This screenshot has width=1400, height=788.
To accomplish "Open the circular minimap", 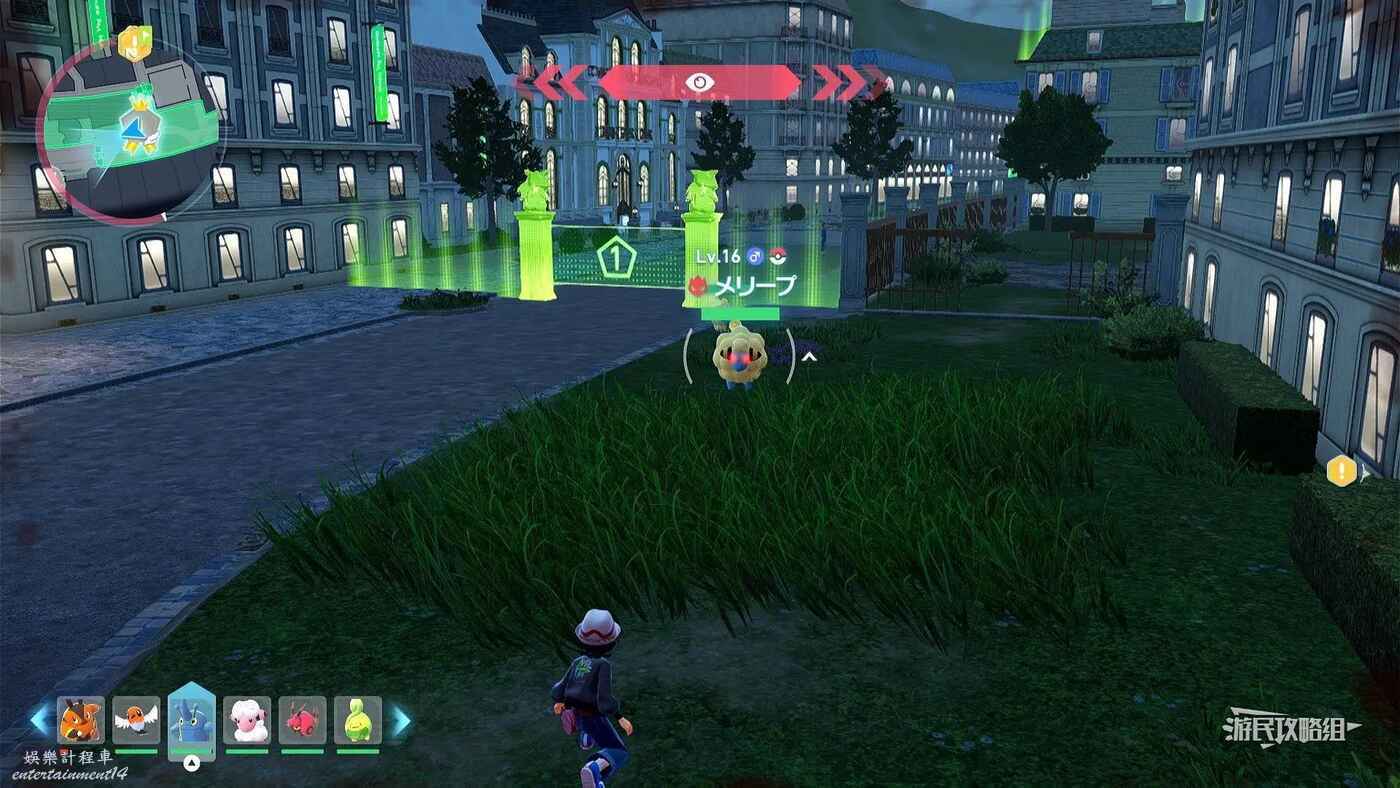I will pyautogui.click(x=130, y=130).
